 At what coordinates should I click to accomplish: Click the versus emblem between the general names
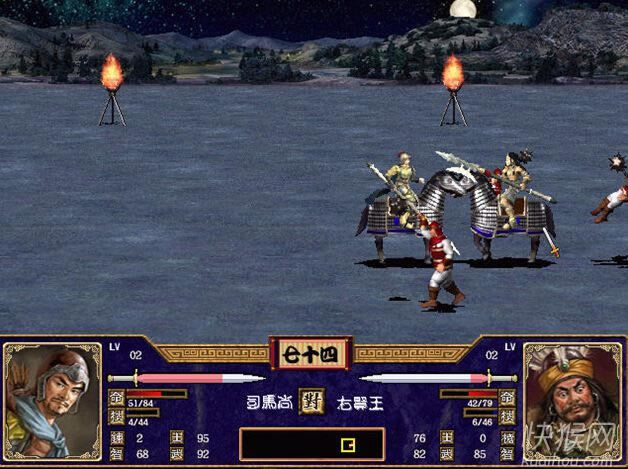pos(312,402)
